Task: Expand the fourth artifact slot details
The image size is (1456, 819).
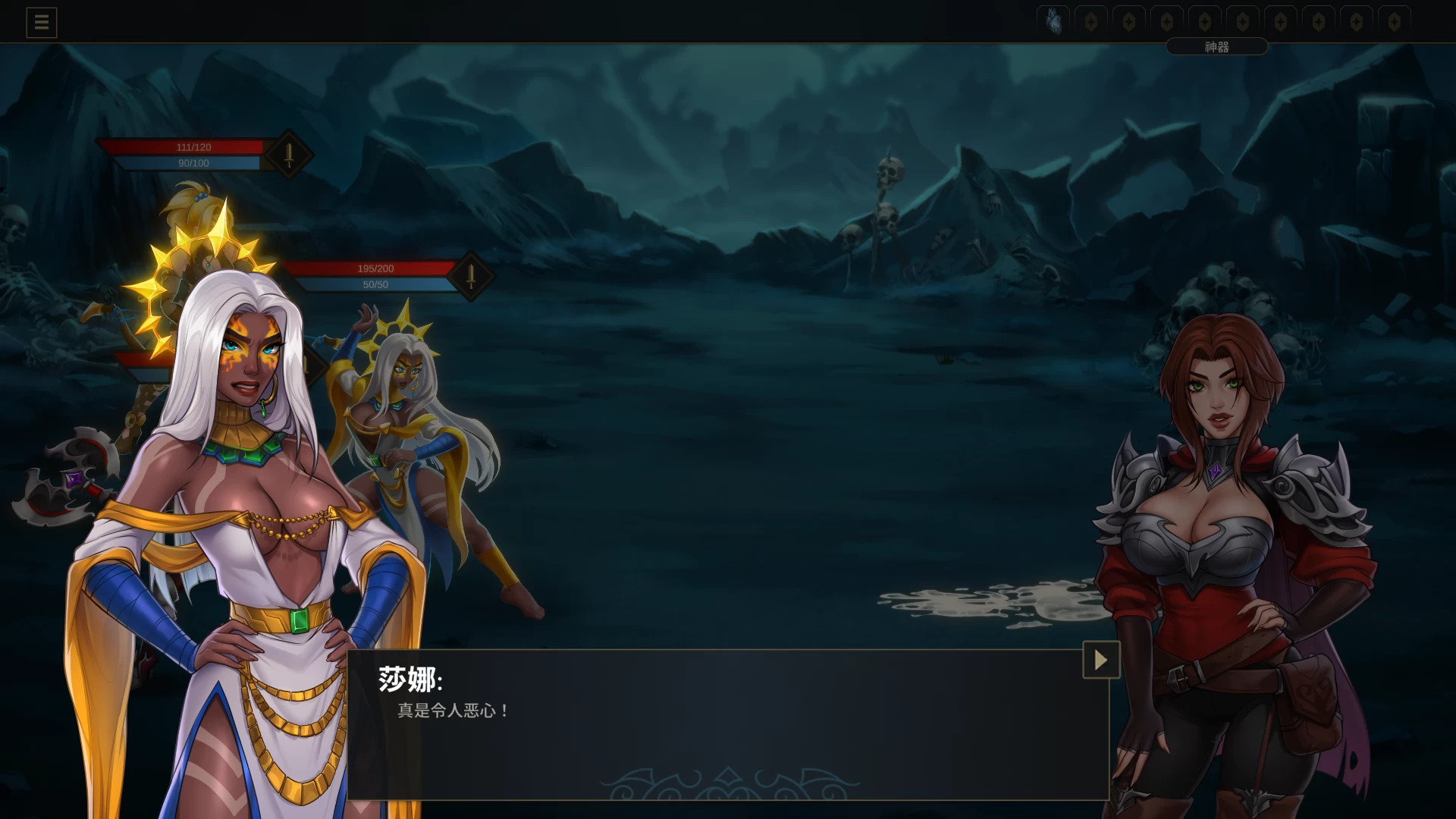Action: [1166, 20]
